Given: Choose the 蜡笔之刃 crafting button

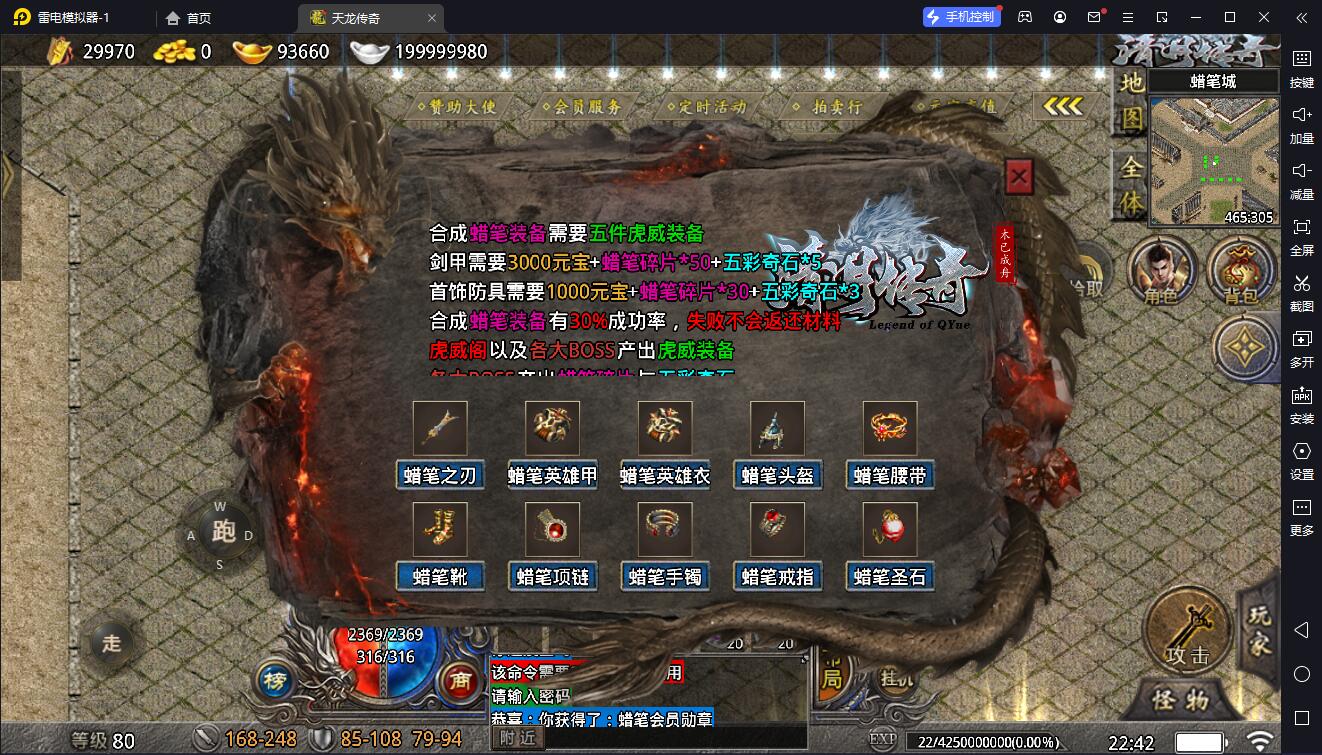Looking at the screenshot, I should click(440, 475).
